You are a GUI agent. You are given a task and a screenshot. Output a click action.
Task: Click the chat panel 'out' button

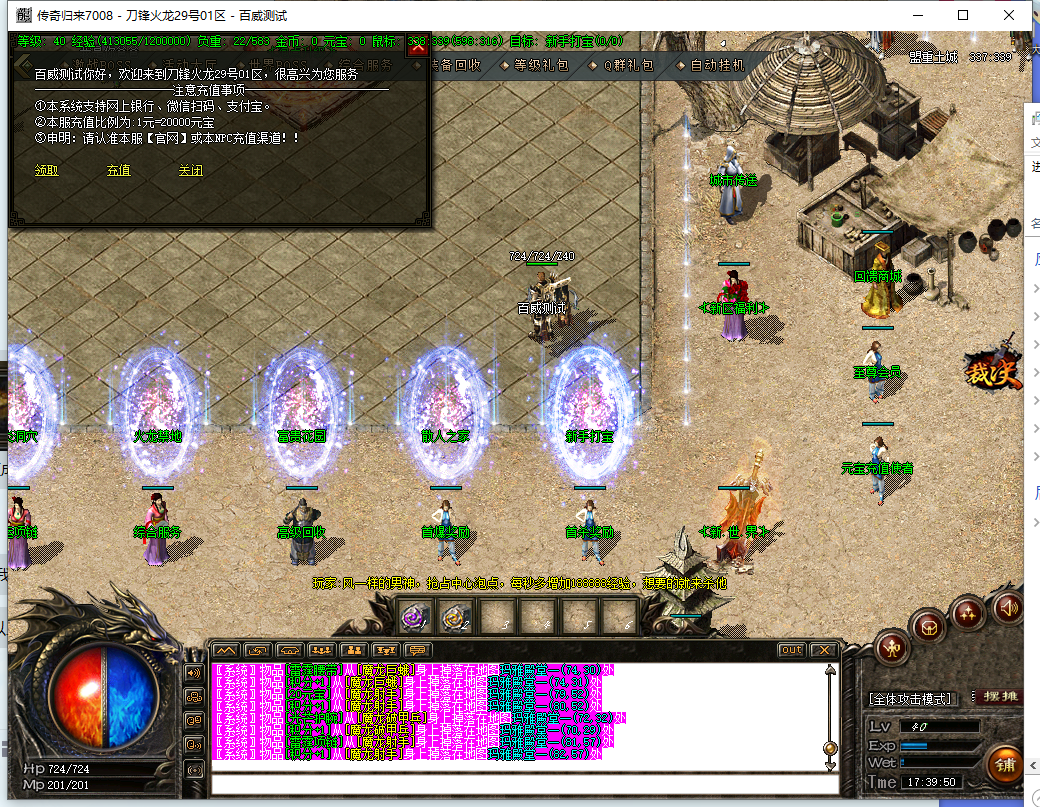(791, 650)
